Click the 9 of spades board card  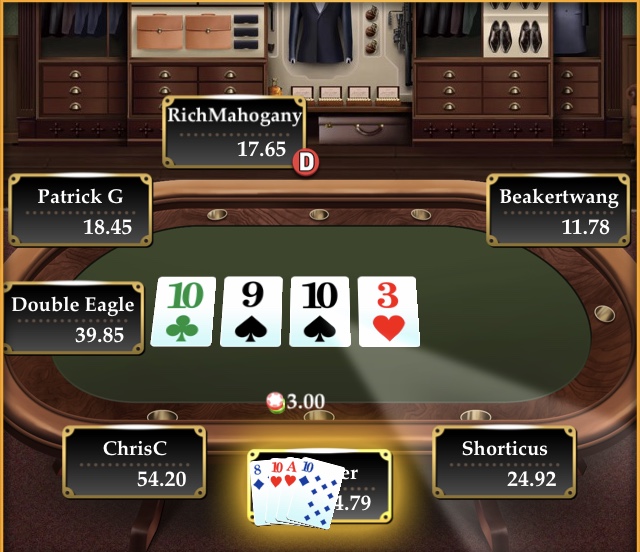tap(253, 312)
